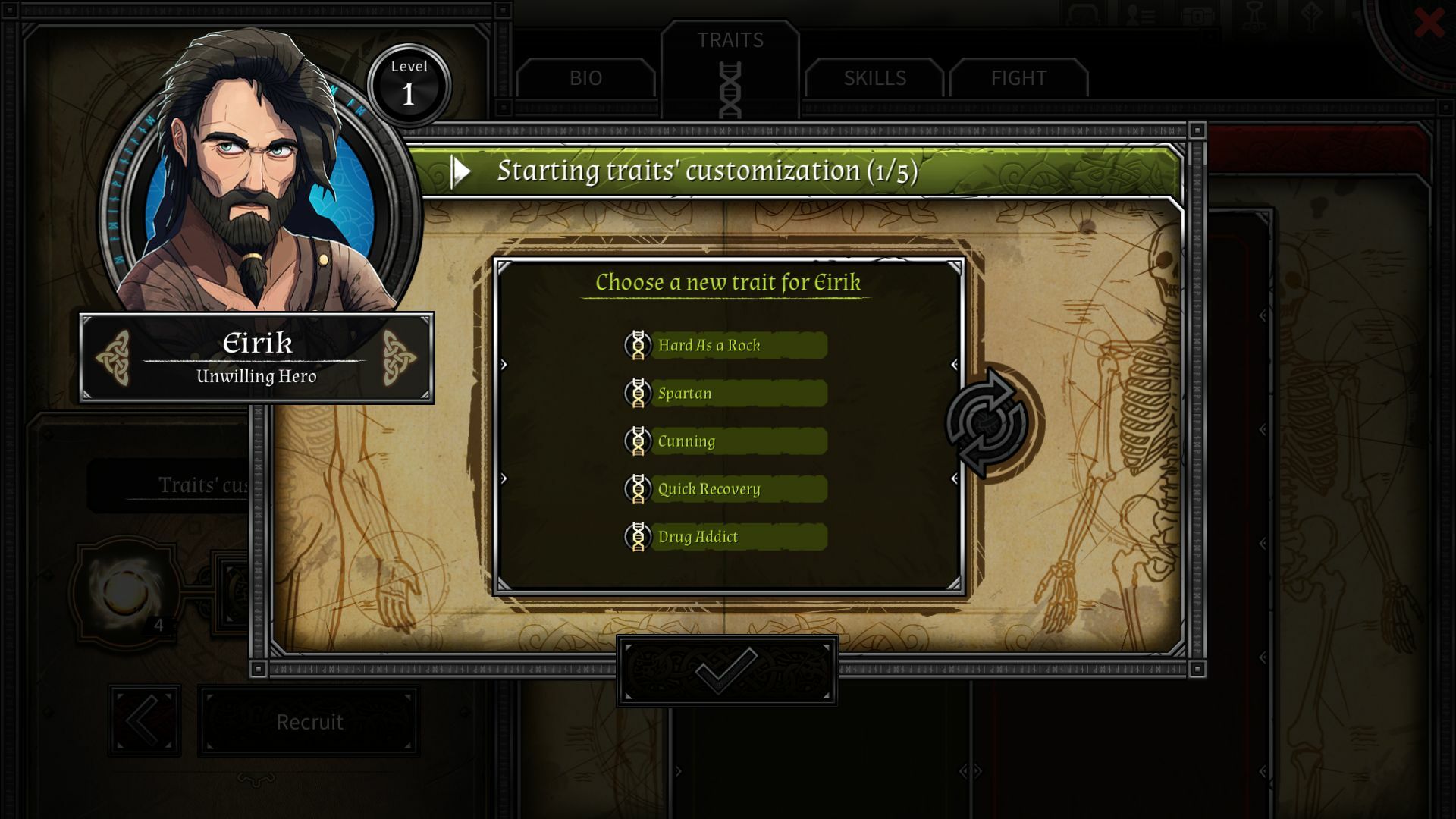Click the DNA icon beside Hard As a Rock
Image resolution: width=1456 pixels, height=819 pixels.
pyautogui.click(x=639, y=345)
